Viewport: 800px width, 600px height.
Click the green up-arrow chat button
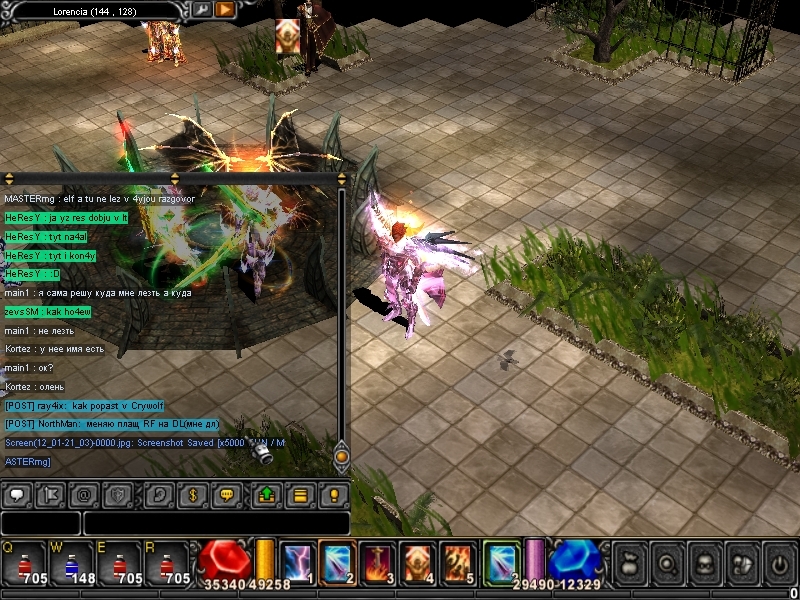[x=267, y=494]
